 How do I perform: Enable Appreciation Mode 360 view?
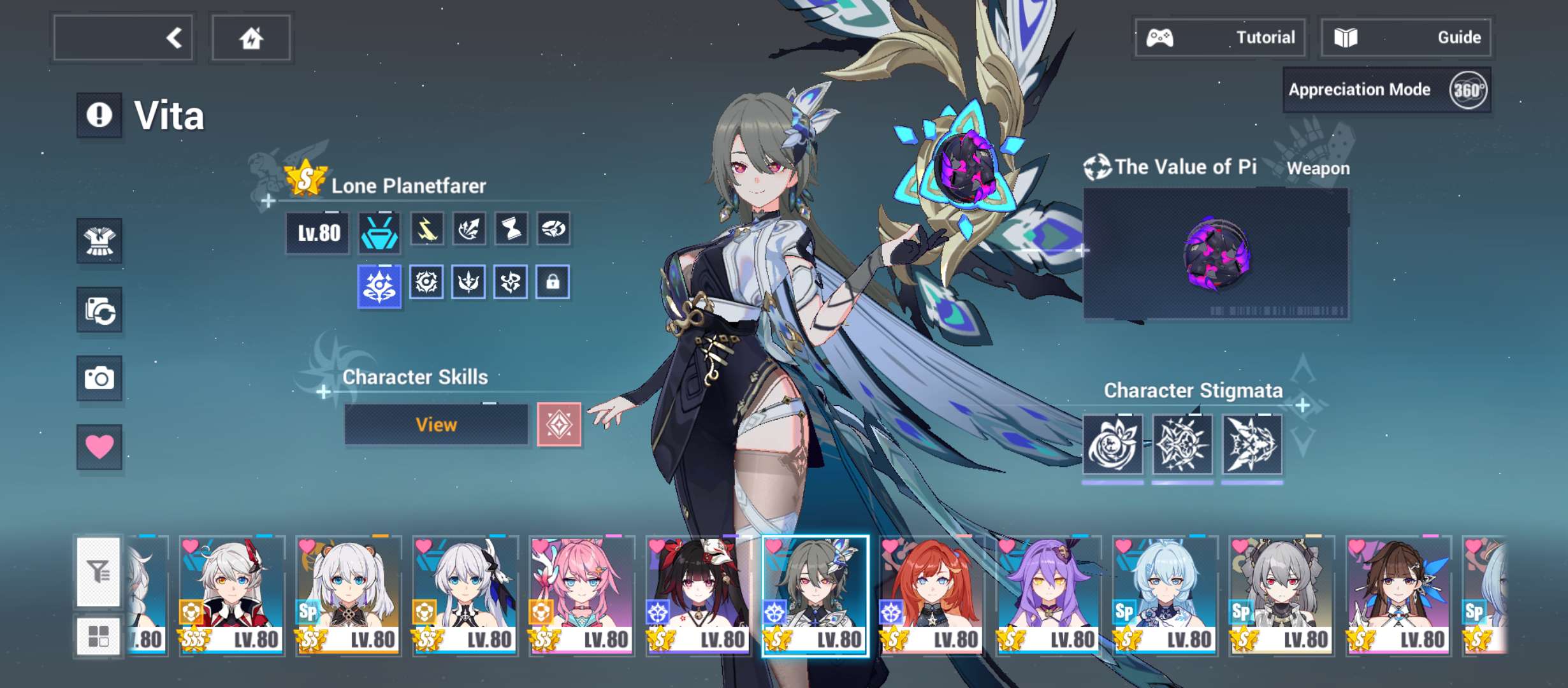pos(1387,90)
